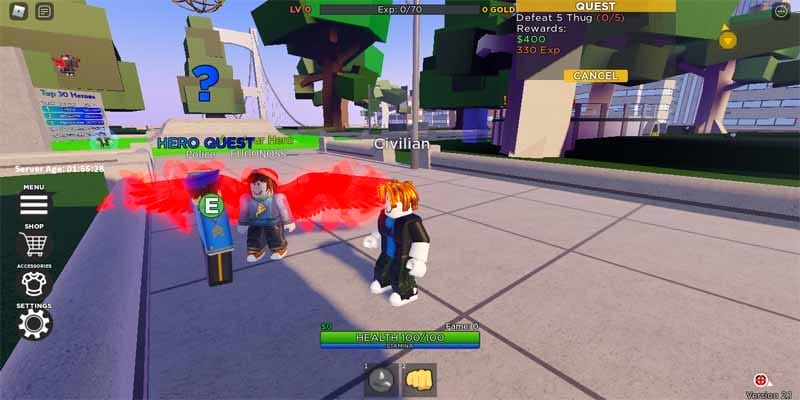
Task: Click the yellow quest marker icon
Action: point(728,39)
